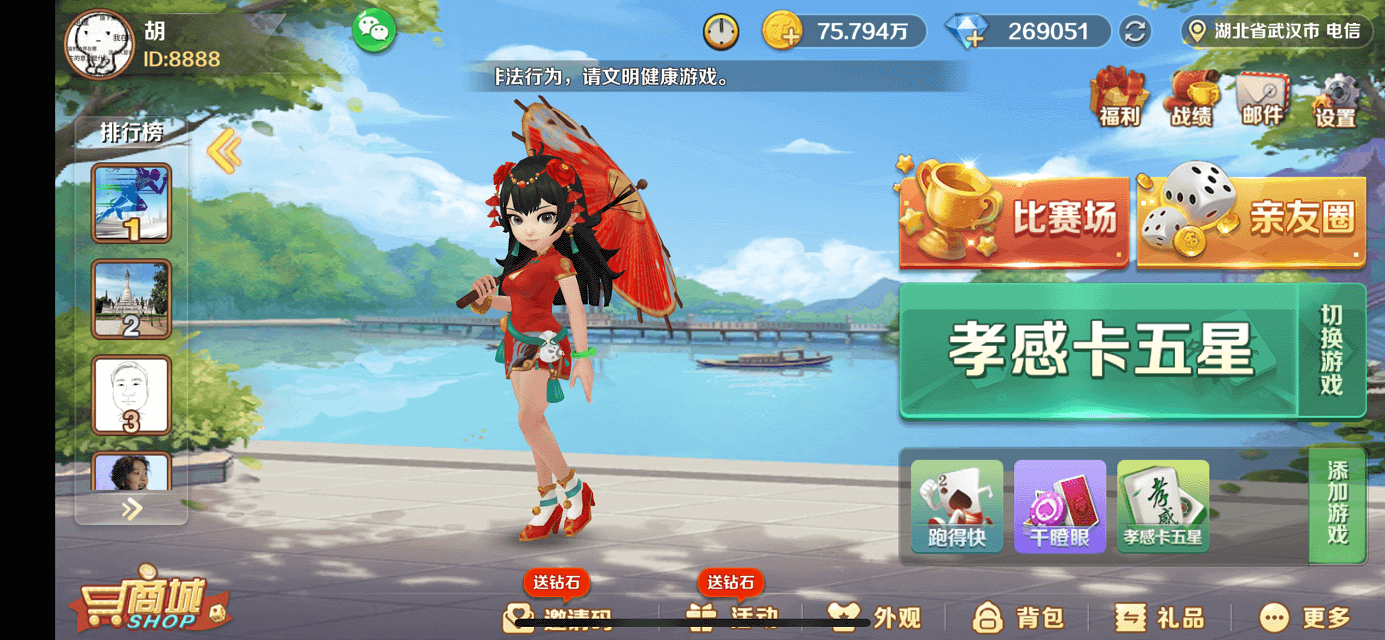Open the 战绩 battle record icon

pos(1191,97)
